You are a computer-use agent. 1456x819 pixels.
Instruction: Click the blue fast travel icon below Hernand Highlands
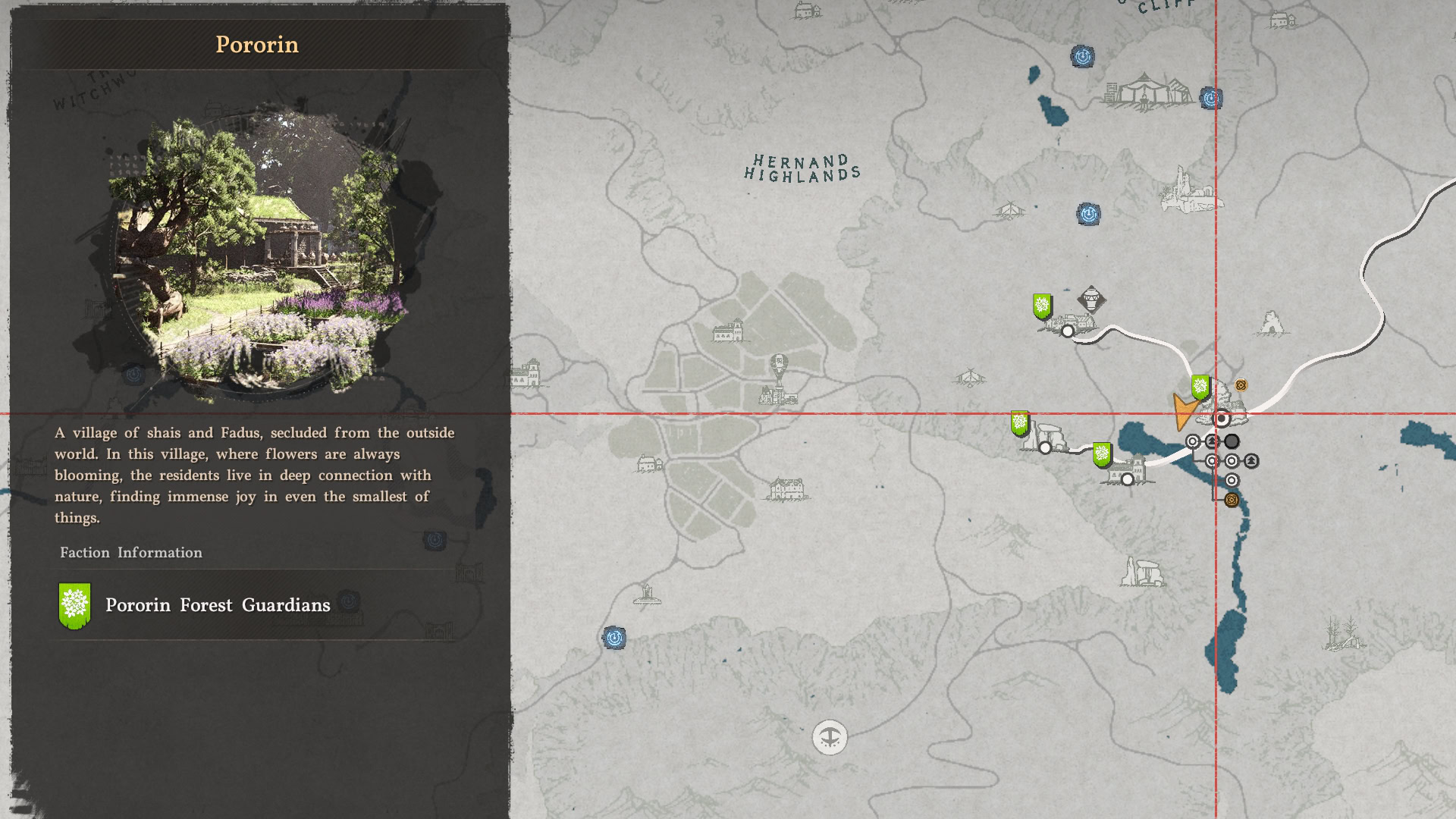coord(1089,213)
